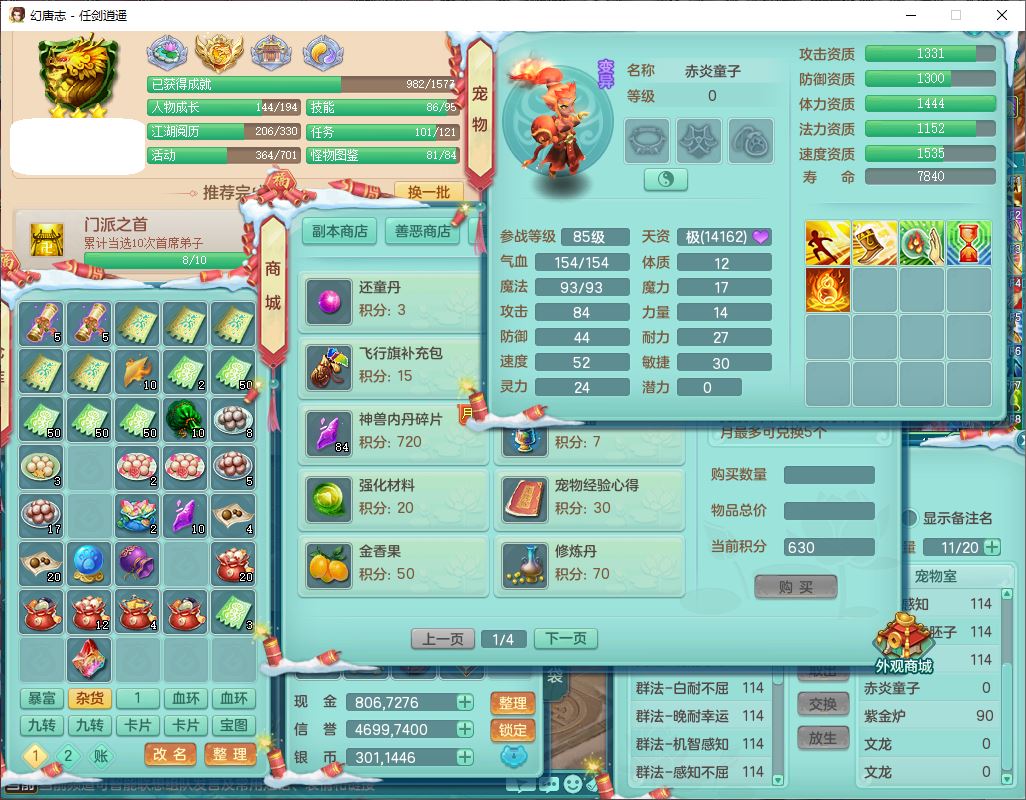Click 换一批 refresh button
This screenshot has width=1026, height=800.
(x=428, y=192)
